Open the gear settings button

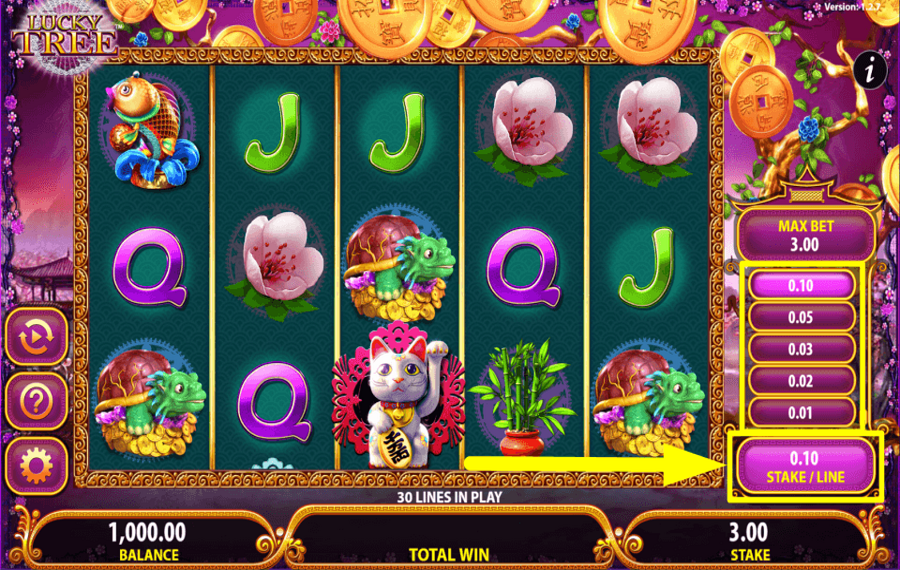click(37, 466)
